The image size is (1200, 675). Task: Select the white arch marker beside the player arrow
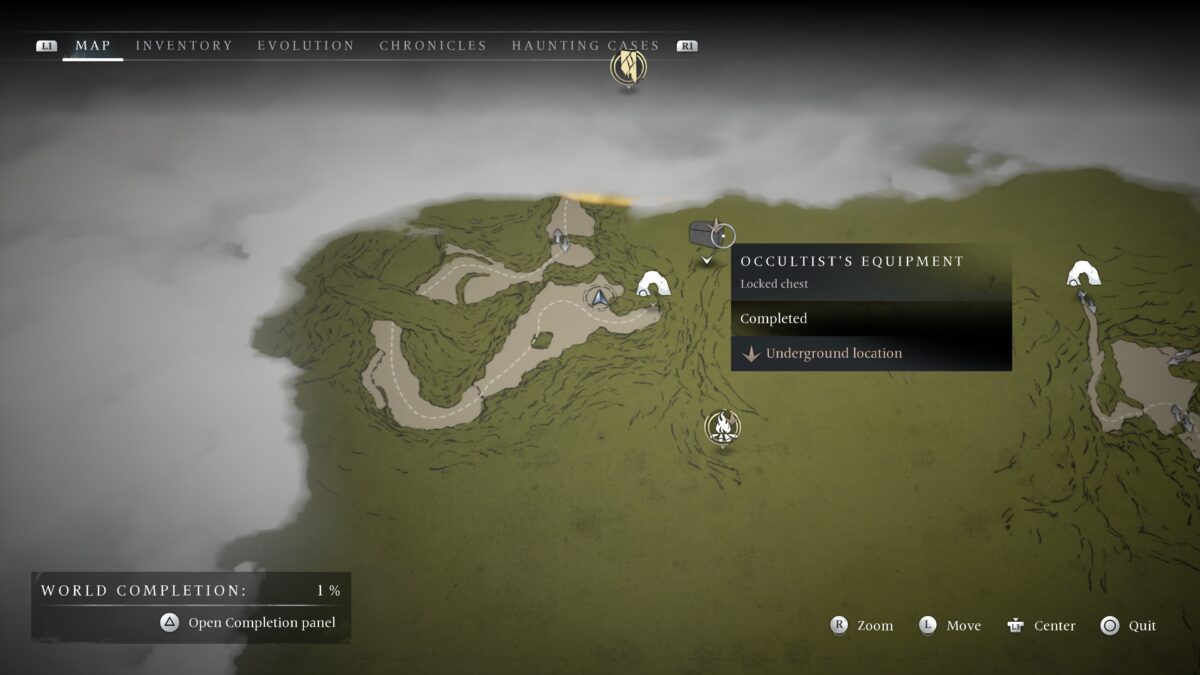[653, 285]
